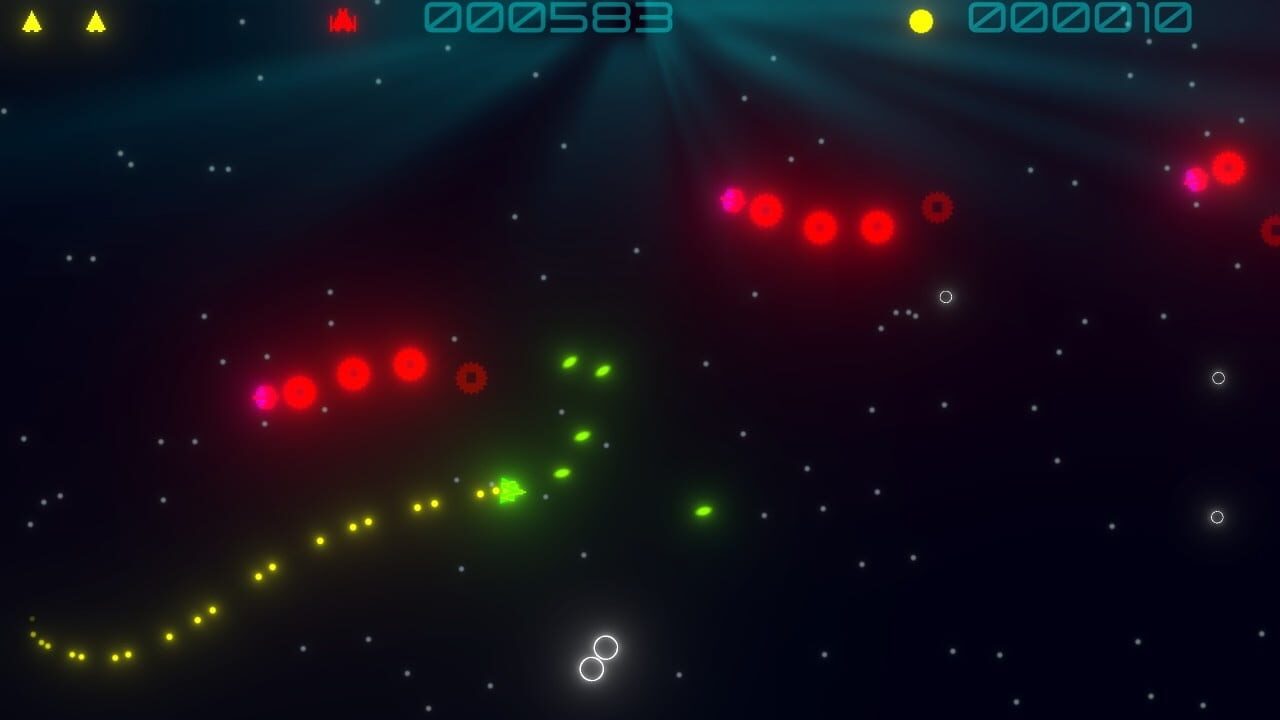Click the large white bubble near bottom center
1280x720 pixels.
click(x=604, y=645)
